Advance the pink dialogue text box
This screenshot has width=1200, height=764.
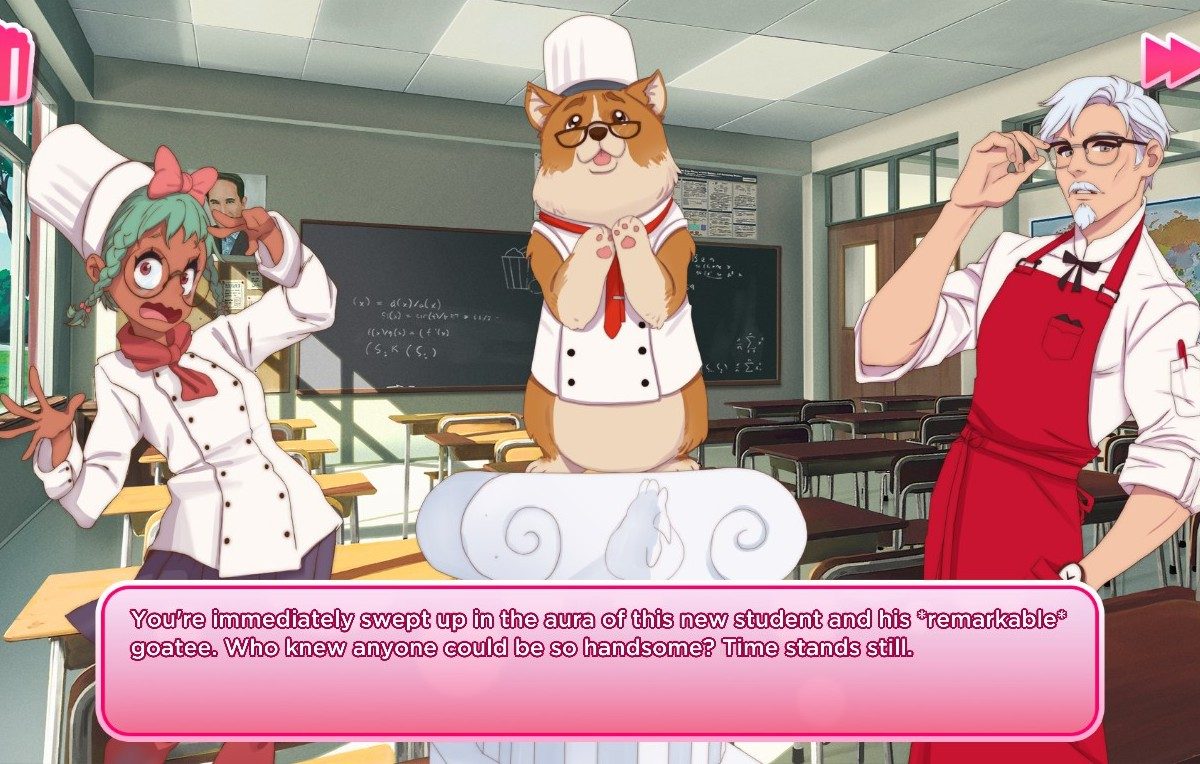point(599,661)
